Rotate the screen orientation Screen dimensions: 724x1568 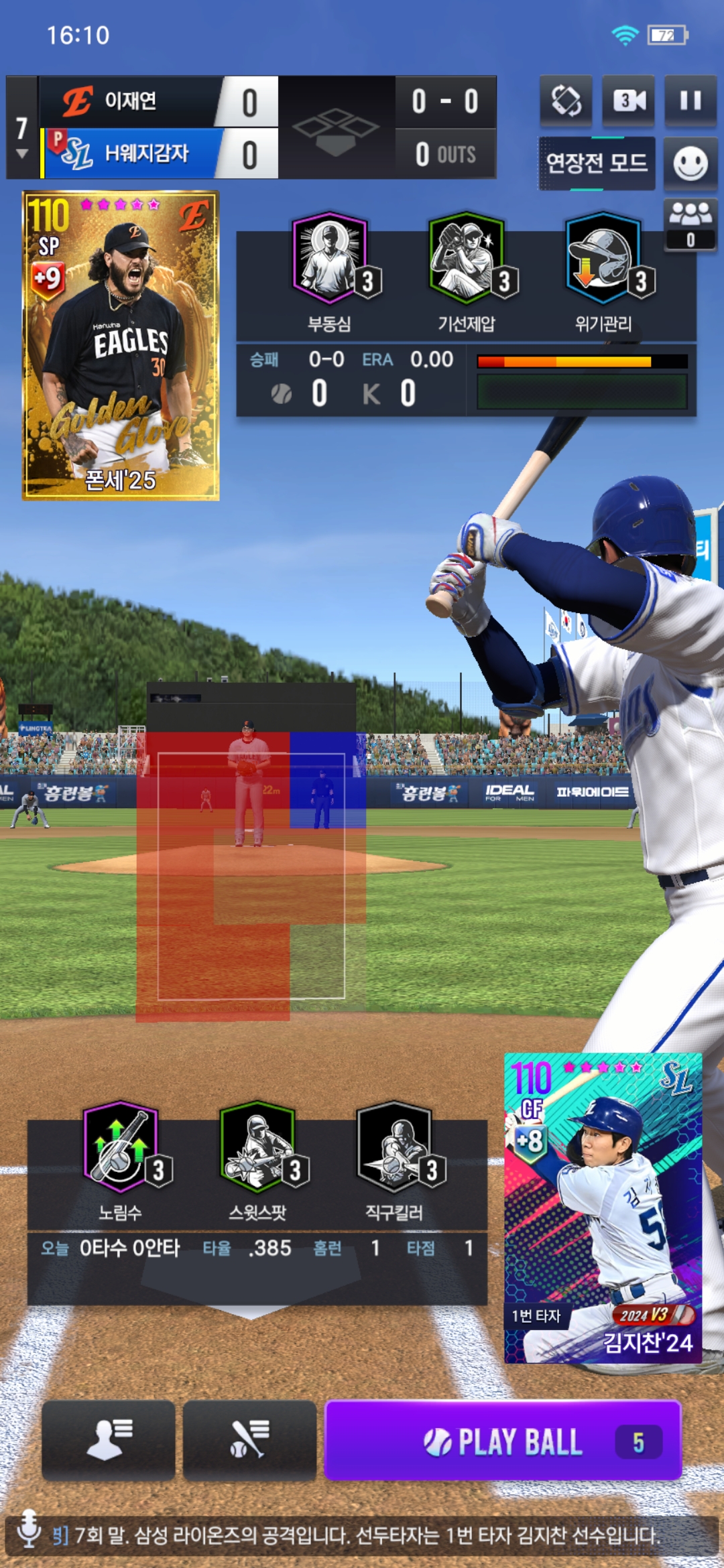point(566,101)
